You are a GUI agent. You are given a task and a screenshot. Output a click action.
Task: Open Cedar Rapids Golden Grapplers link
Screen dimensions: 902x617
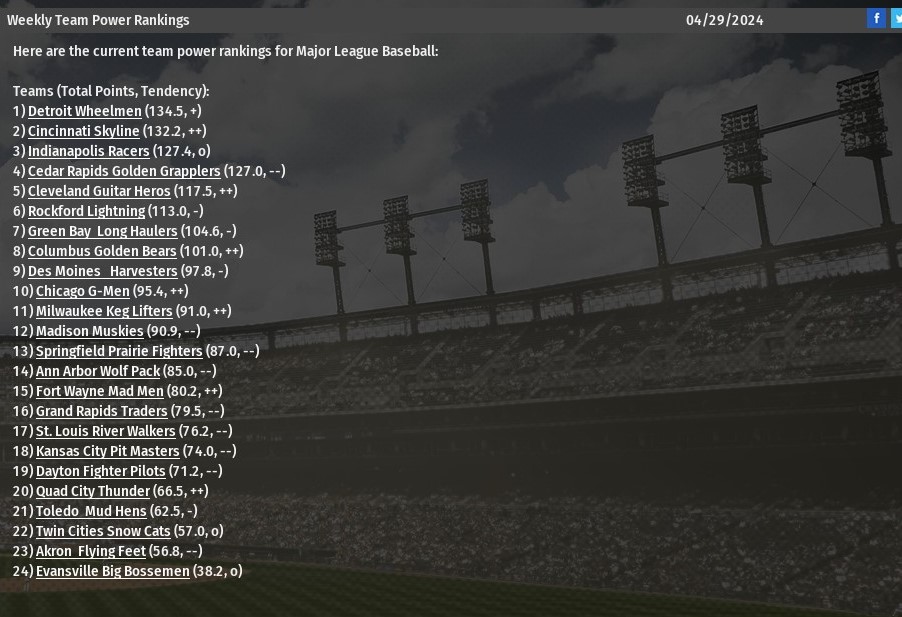coord(124,171)
